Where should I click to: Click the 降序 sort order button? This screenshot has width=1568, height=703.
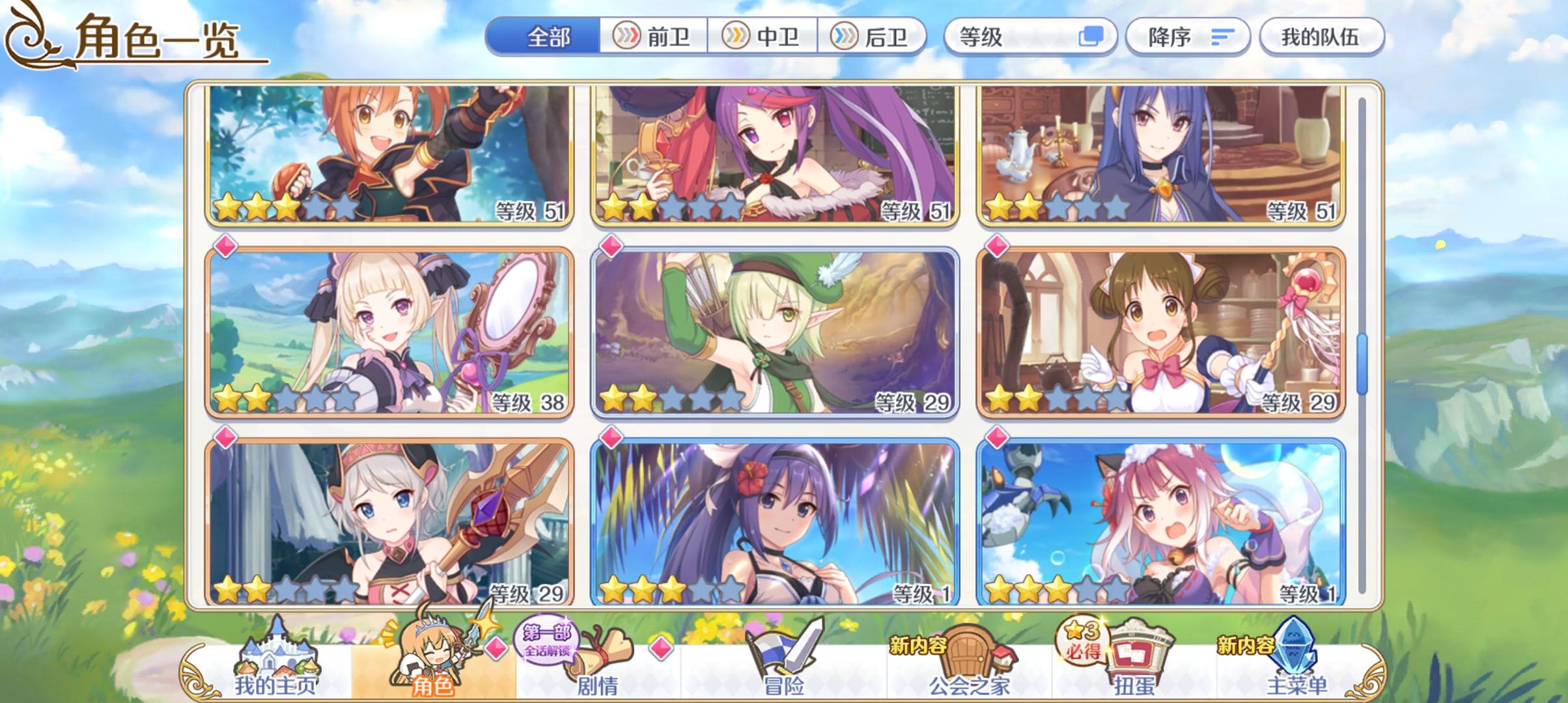tap(1185, 37)
